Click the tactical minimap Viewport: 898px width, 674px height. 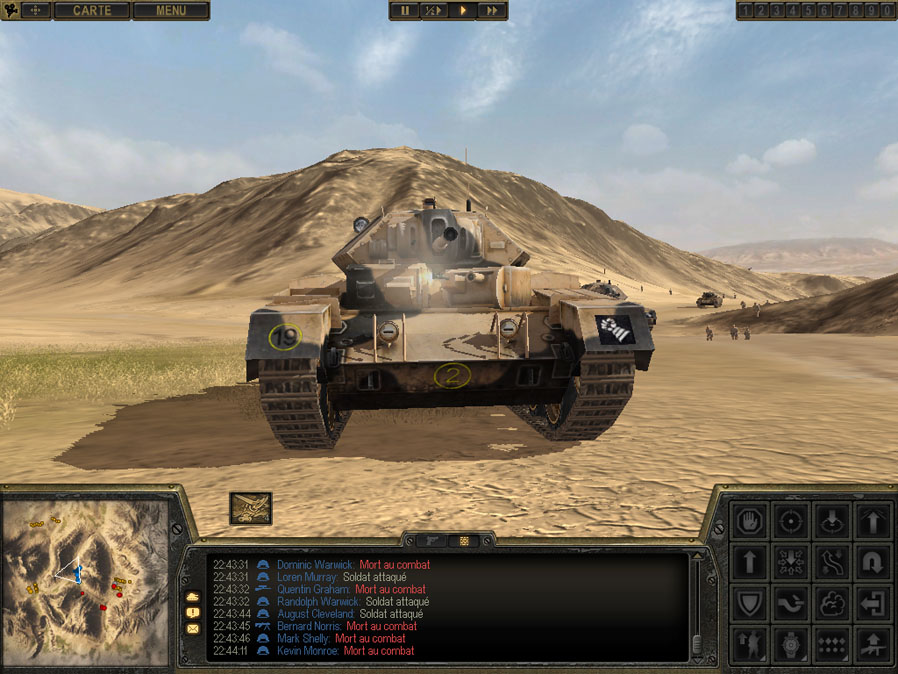coord(85,582)
